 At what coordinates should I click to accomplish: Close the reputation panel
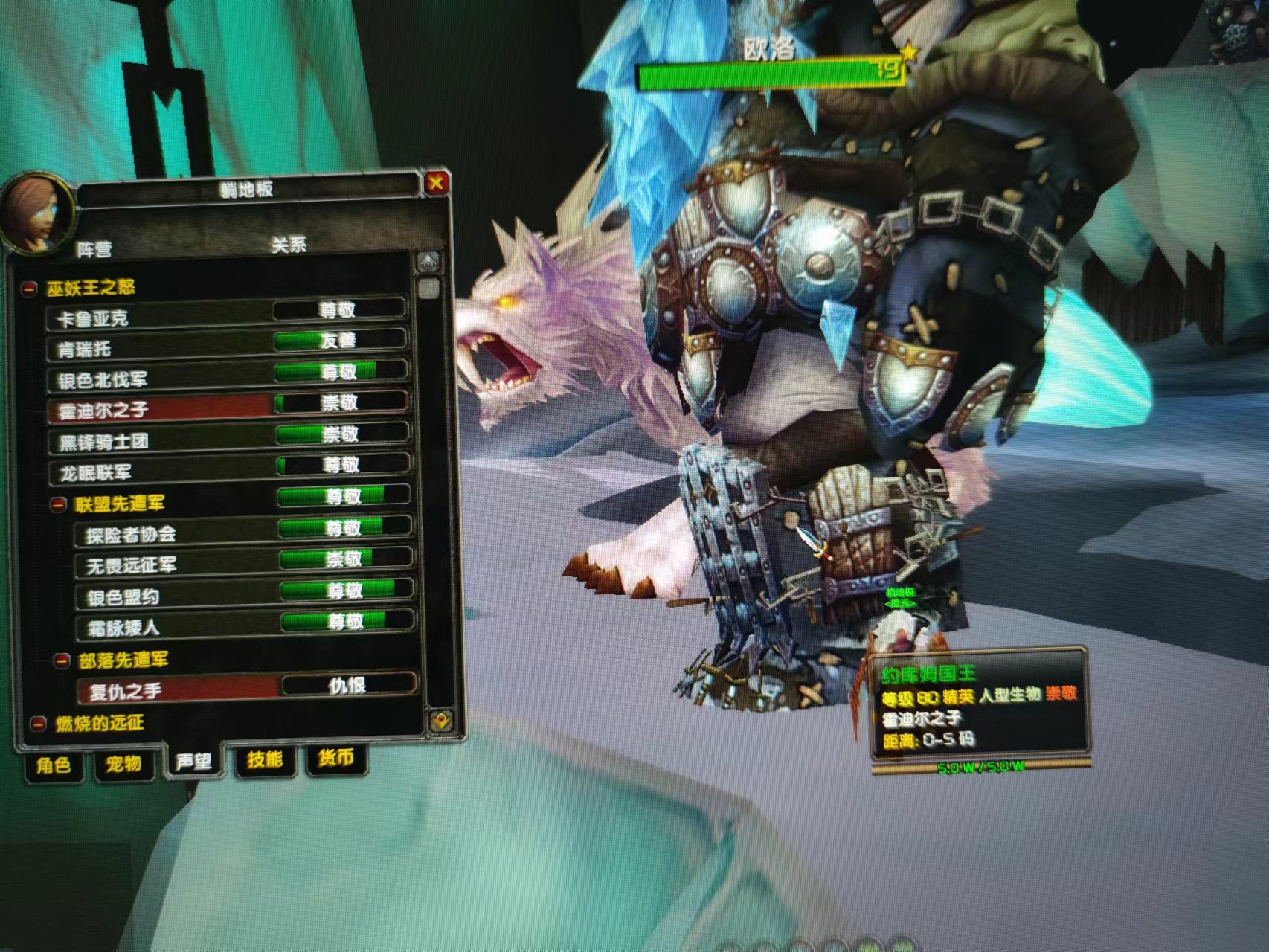436,182
